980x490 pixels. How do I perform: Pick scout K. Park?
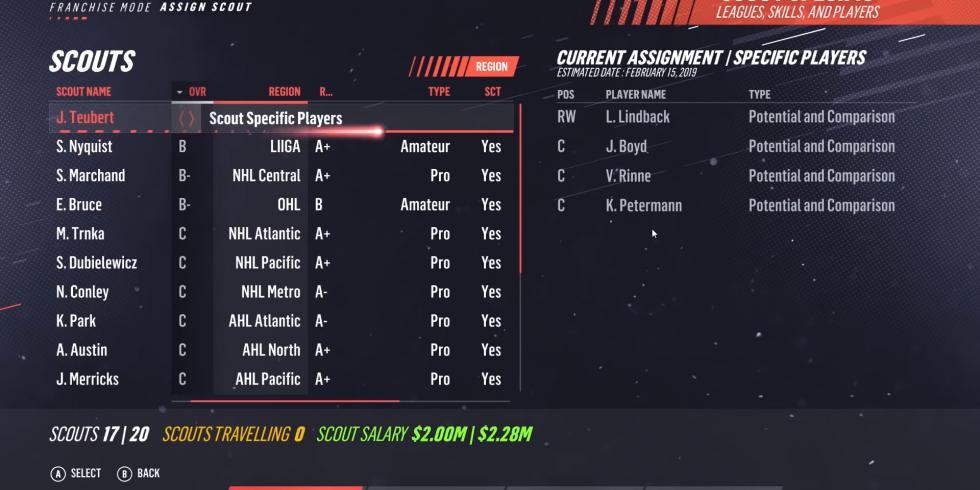coord(76,321)
